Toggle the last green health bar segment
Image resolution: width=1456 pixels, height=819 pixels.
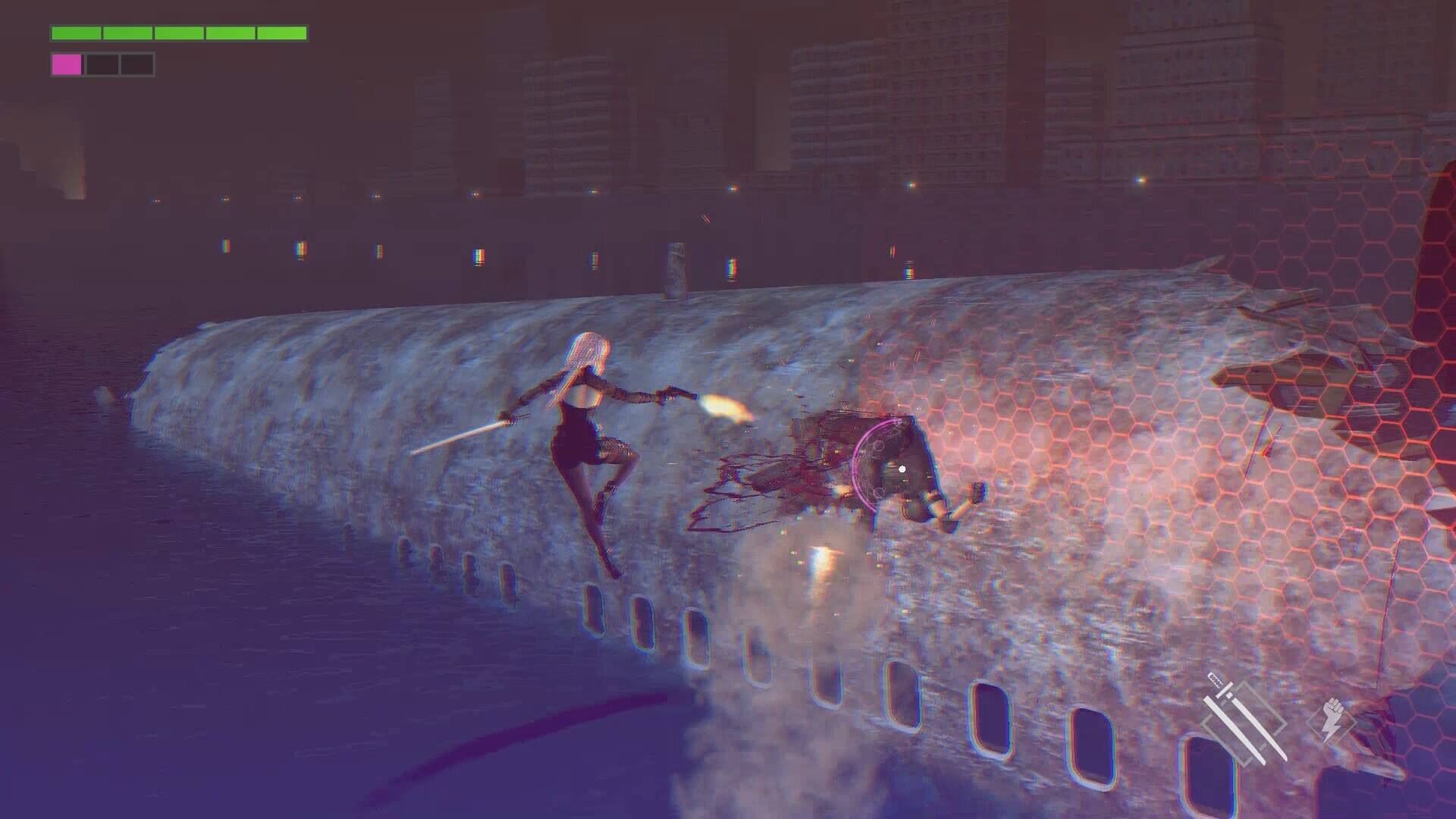(x=281, y=33)
